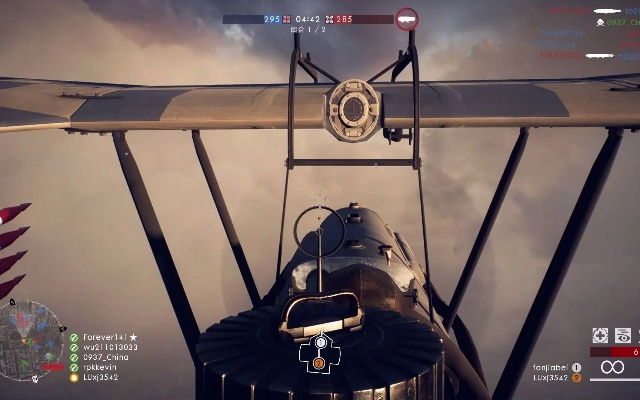The width and height of the screenshot is (640, 400).
Task: Choose 0937_China from the squad list
Action: coord(105,358)
